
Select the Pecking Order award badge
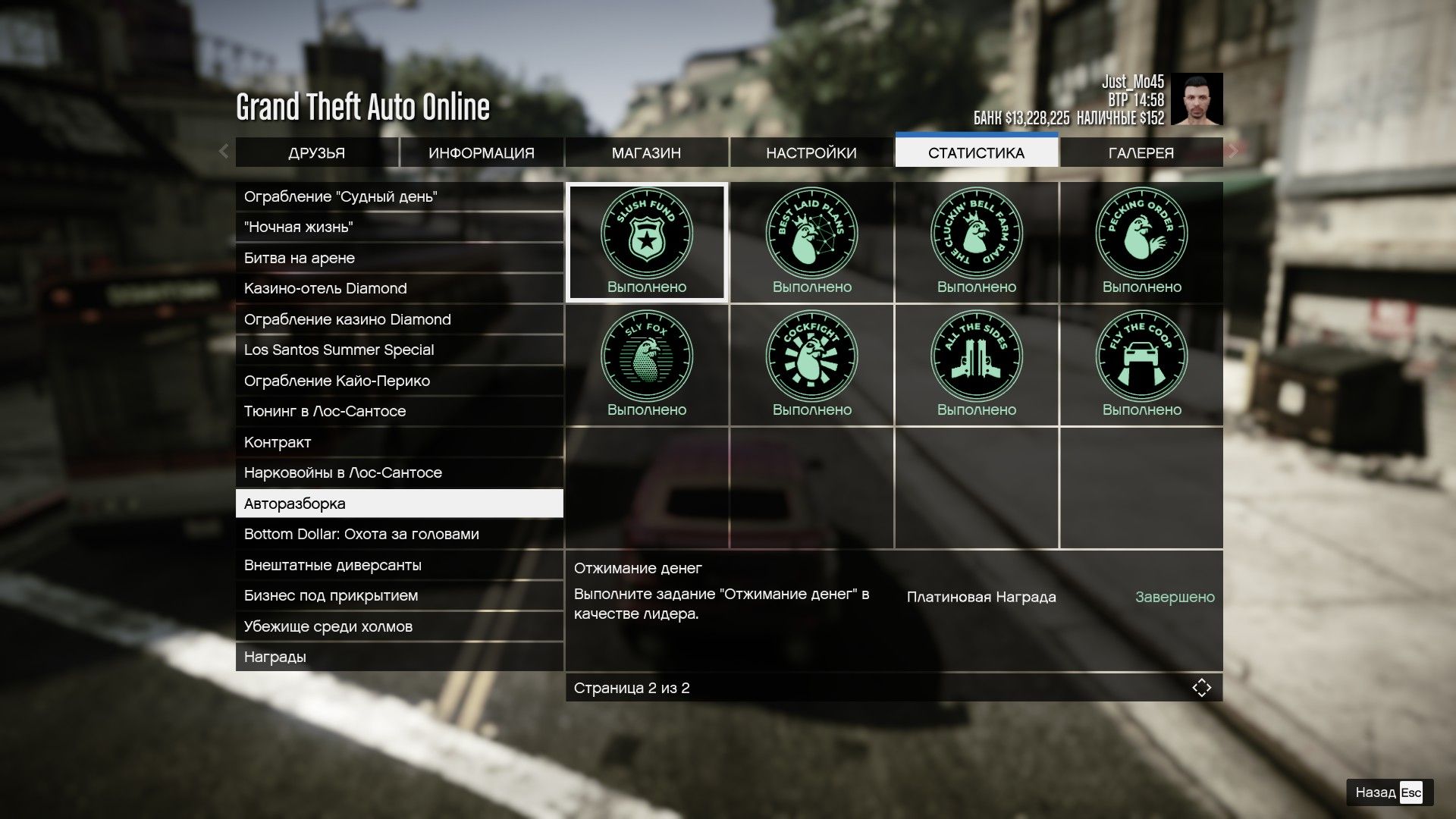pos(1141,243)
